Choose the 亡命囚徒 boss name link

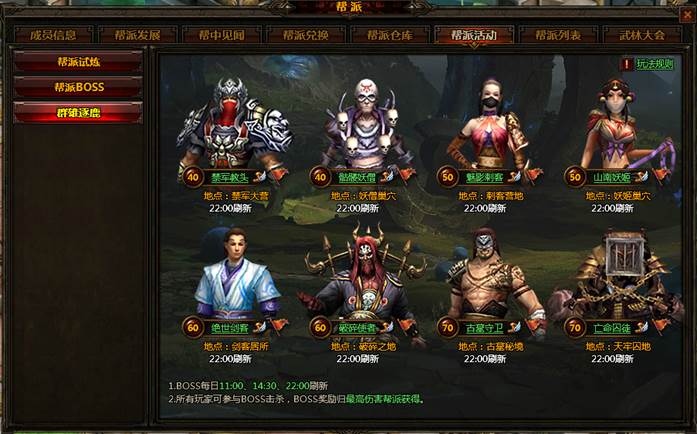coord(611,328)
